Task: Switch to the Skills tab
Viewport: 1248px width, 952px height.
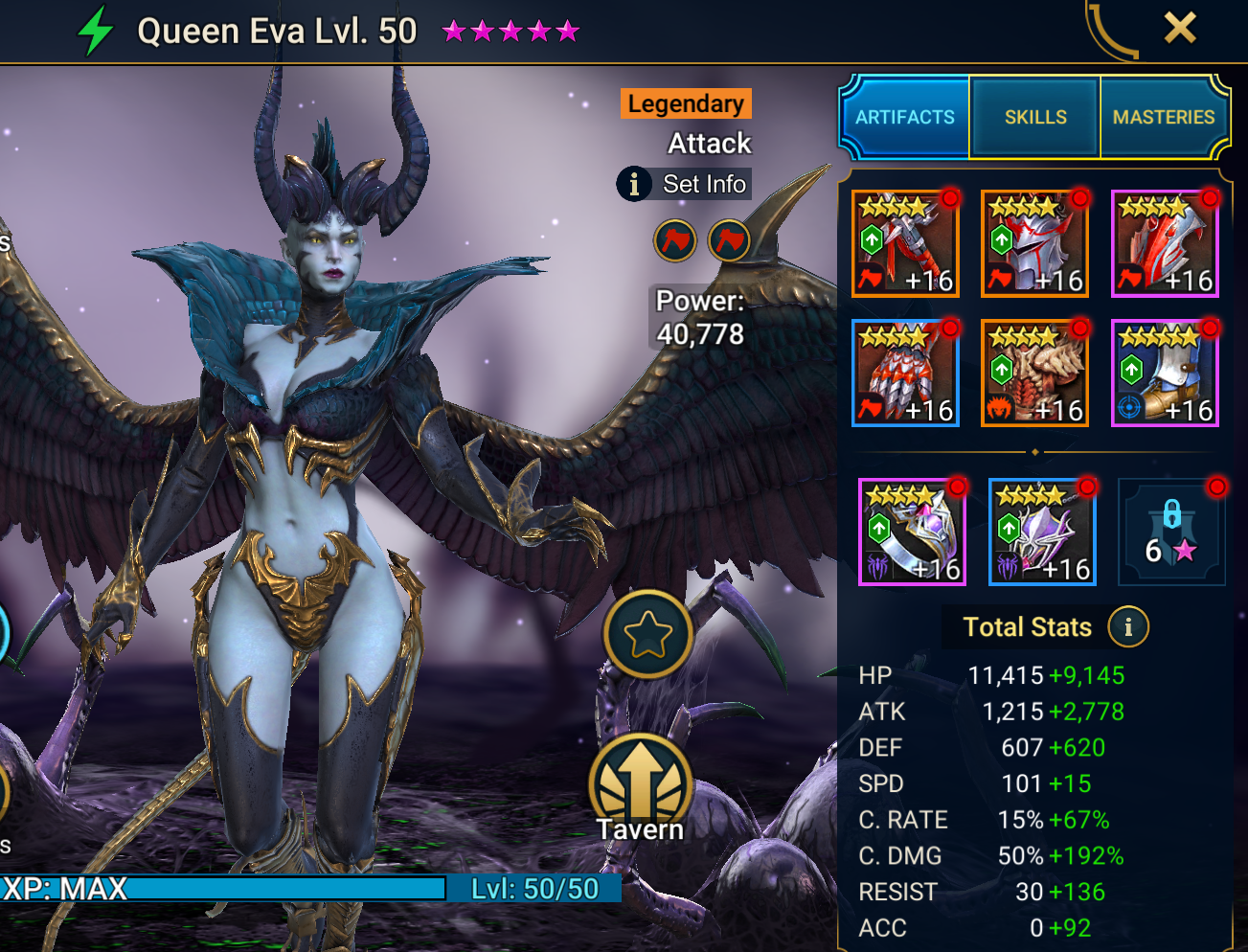Action: (1034, 117)
